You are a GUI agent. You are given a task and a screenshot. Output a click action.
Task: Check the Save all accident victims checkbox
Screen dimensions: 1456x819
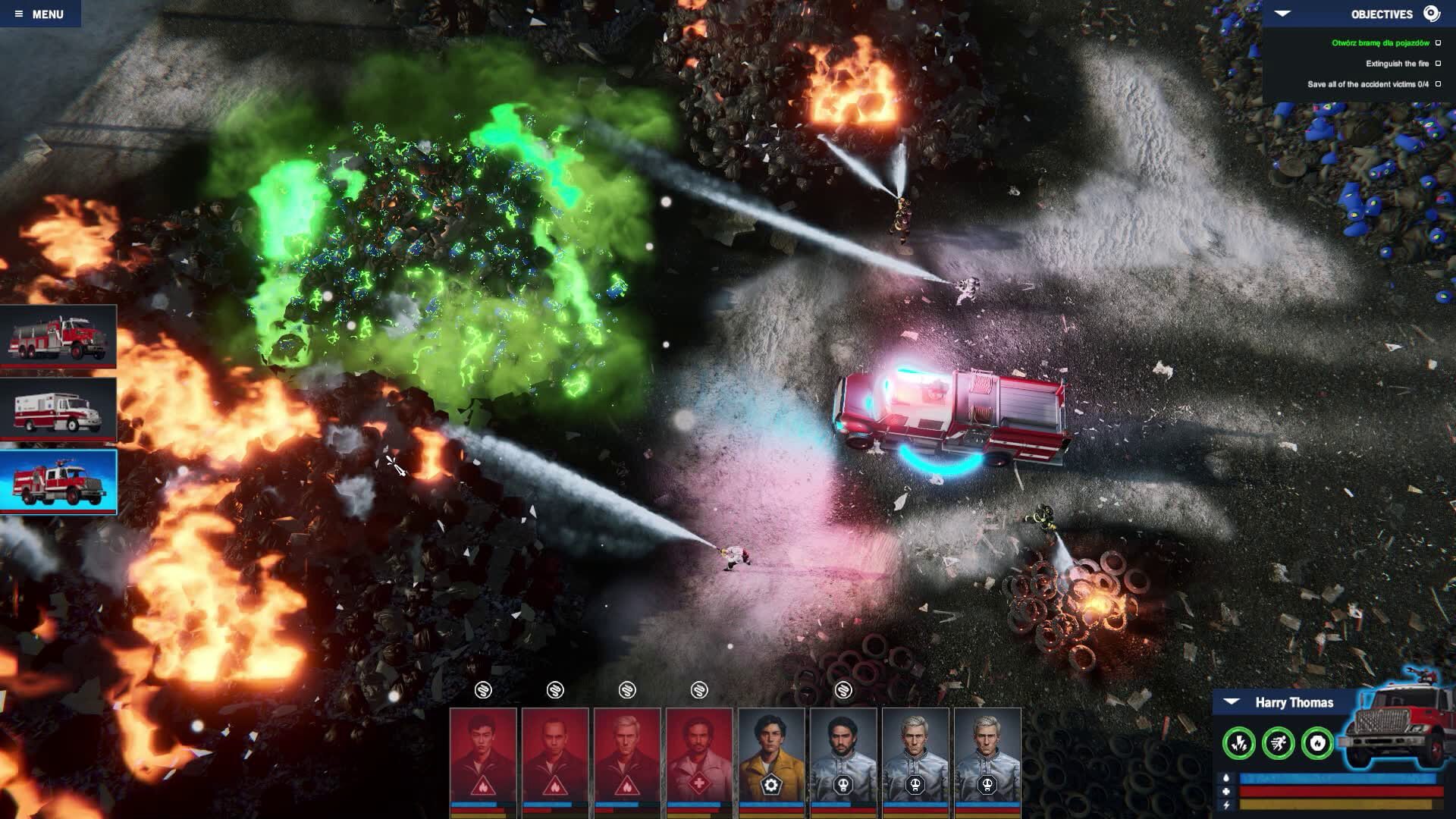pyautogui.click(x=1439, y=86)
